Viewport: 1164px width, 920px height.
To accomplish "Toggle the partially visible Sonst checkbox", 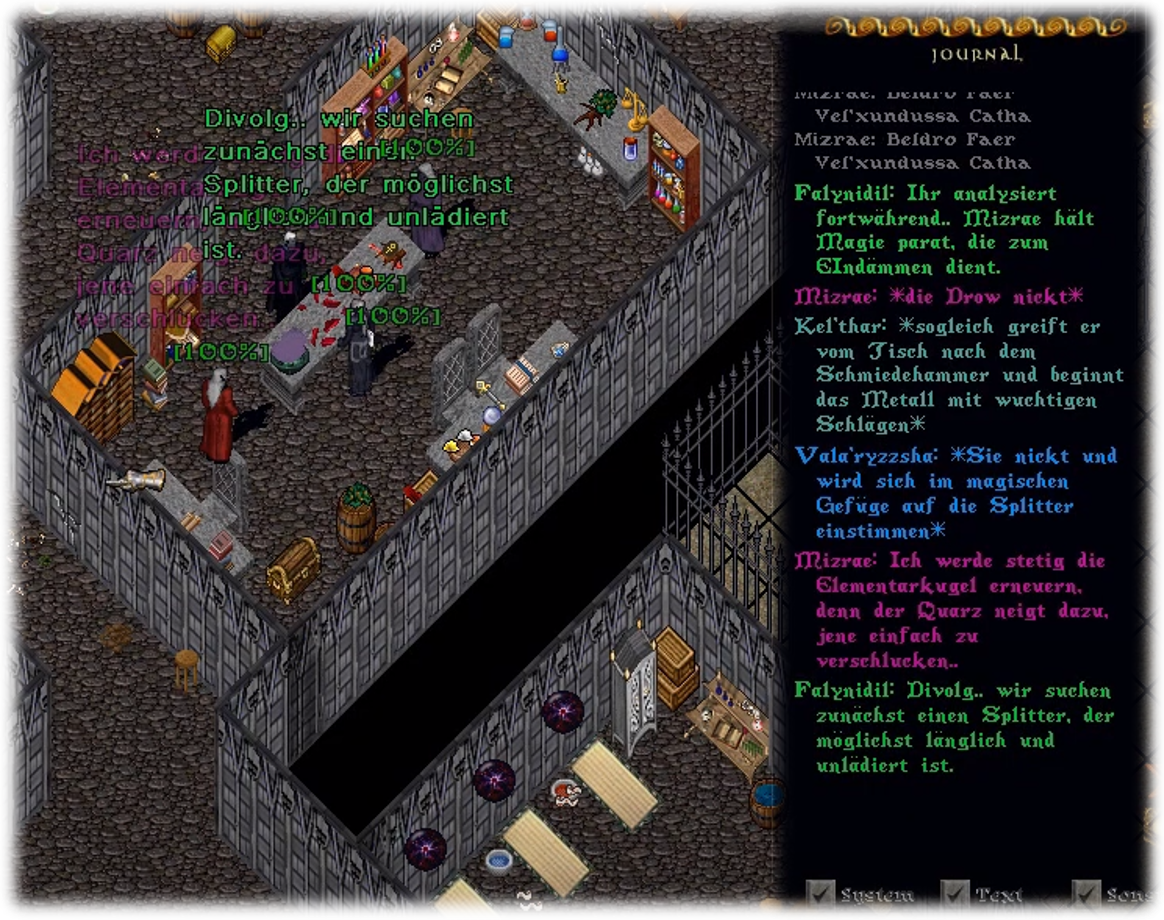I will click(x=1086, y=893).
